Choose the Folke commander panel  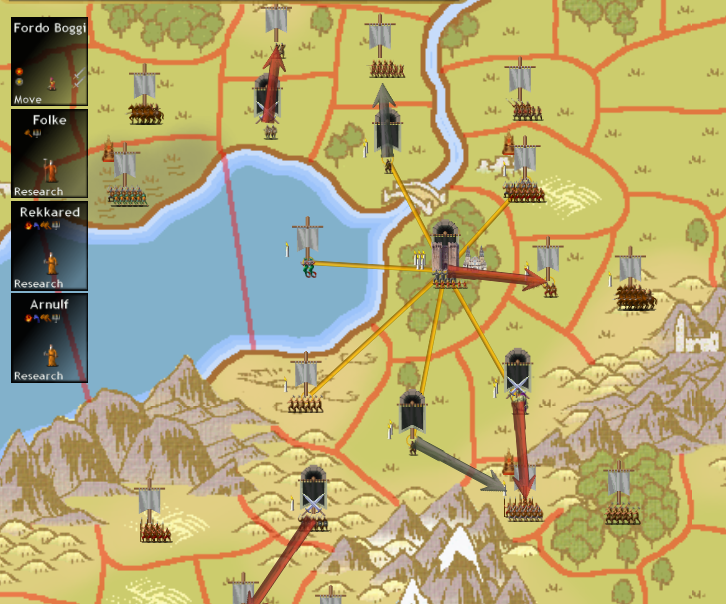point(49,153)
